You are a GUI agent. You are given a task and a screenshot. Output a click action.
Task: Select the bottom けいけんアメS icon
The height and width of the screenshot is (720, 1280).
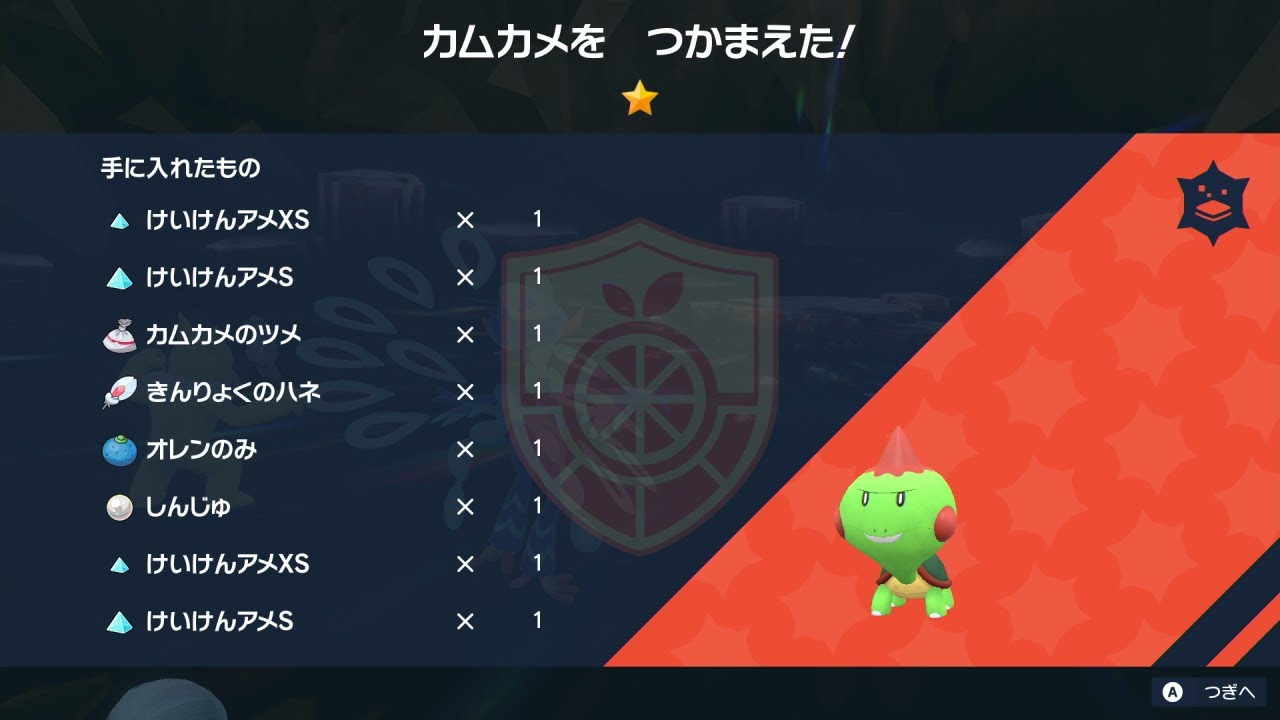118,621
